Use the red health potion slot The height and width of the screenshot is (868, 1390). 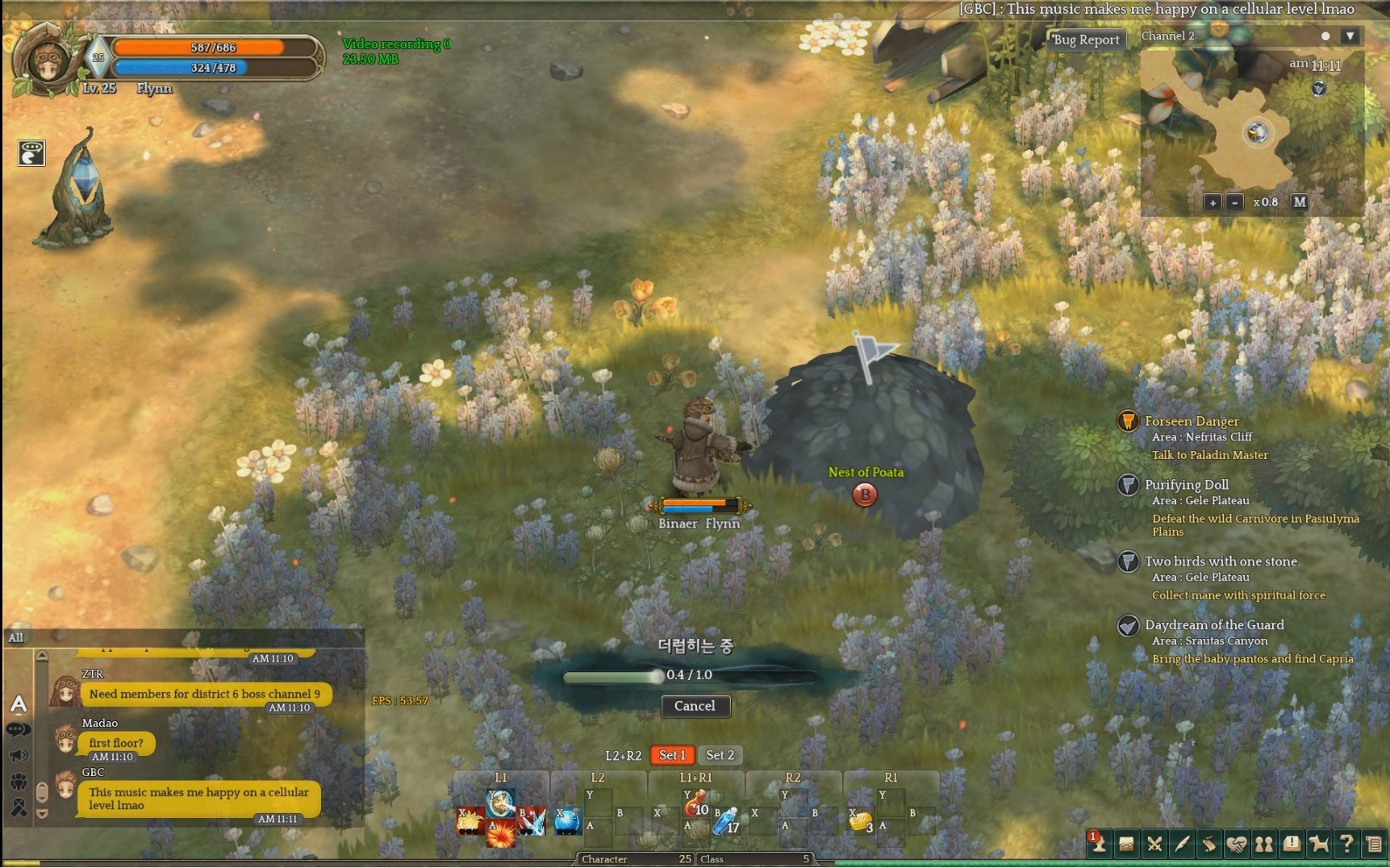(695, 803)
